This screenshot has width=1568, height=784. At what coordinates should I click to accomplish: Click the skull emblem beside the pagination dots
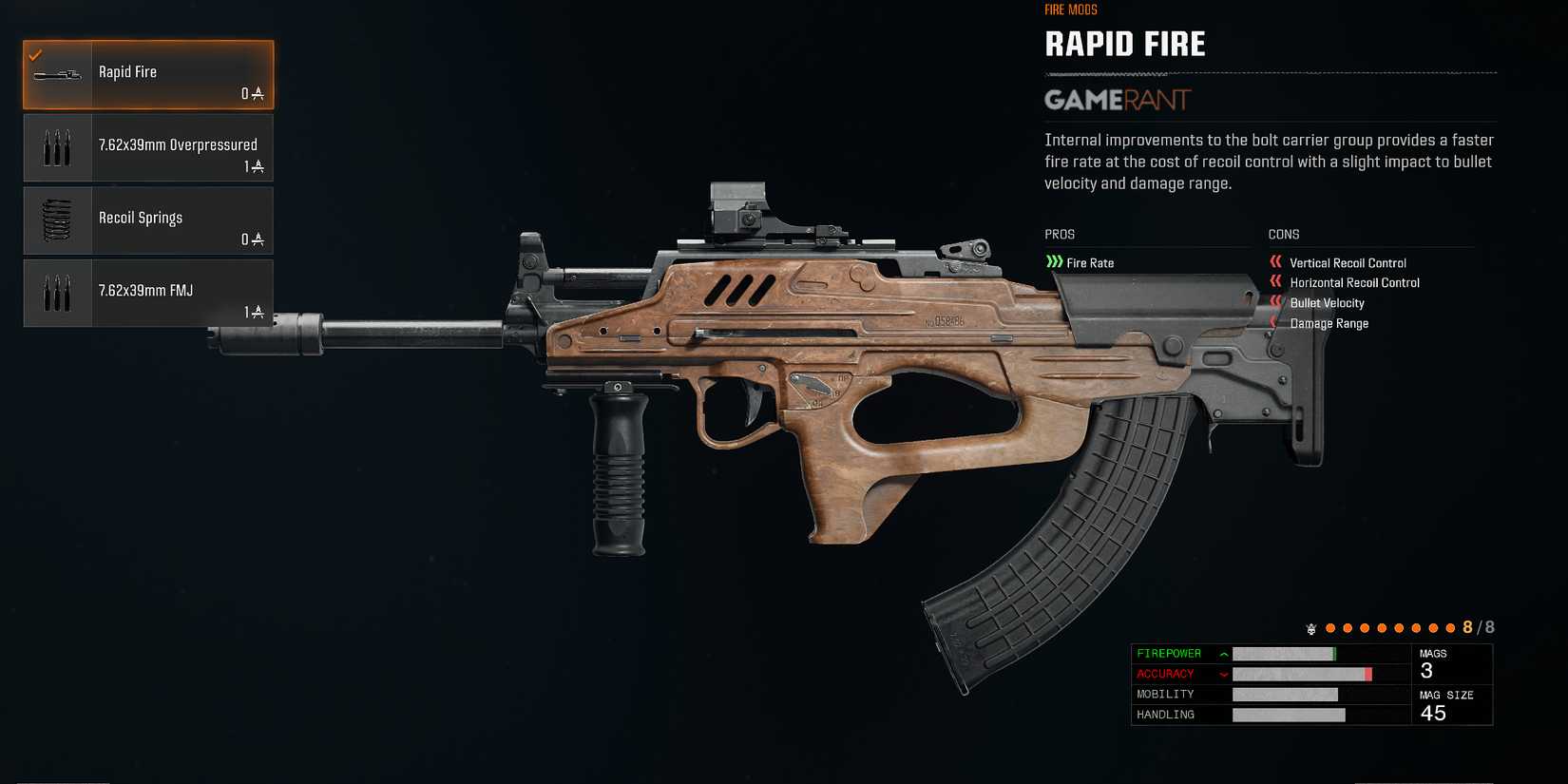click(1312, 628)
